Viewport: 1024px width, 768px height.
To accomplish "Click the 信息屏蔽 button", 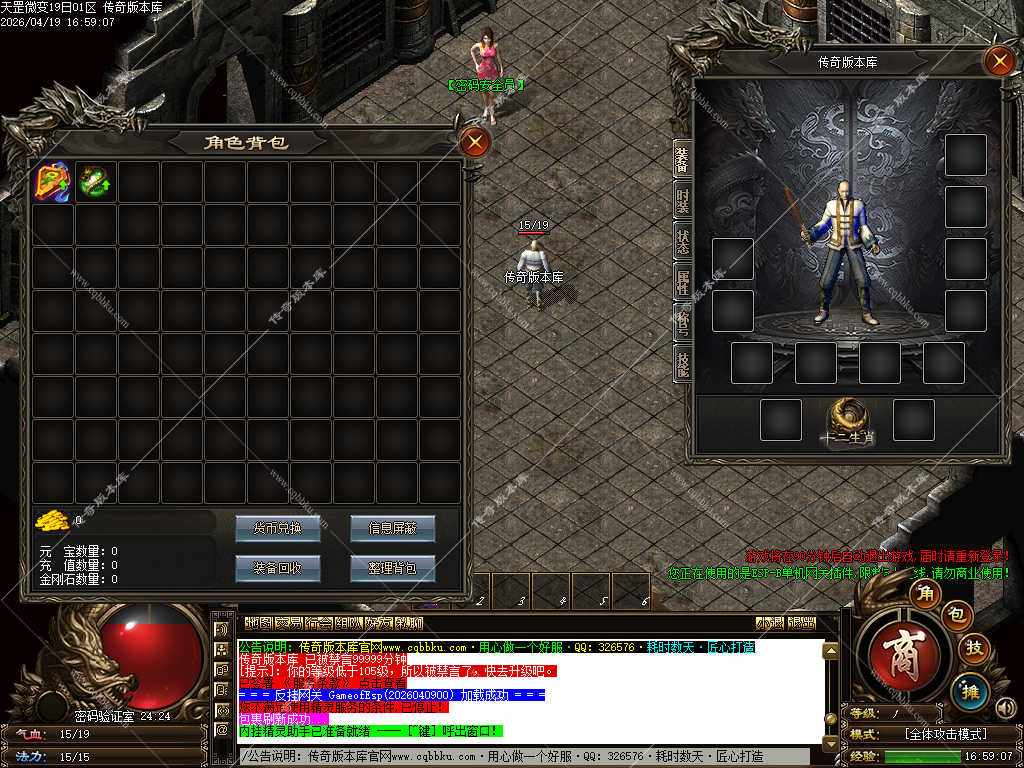I will [x=392, y=528].
